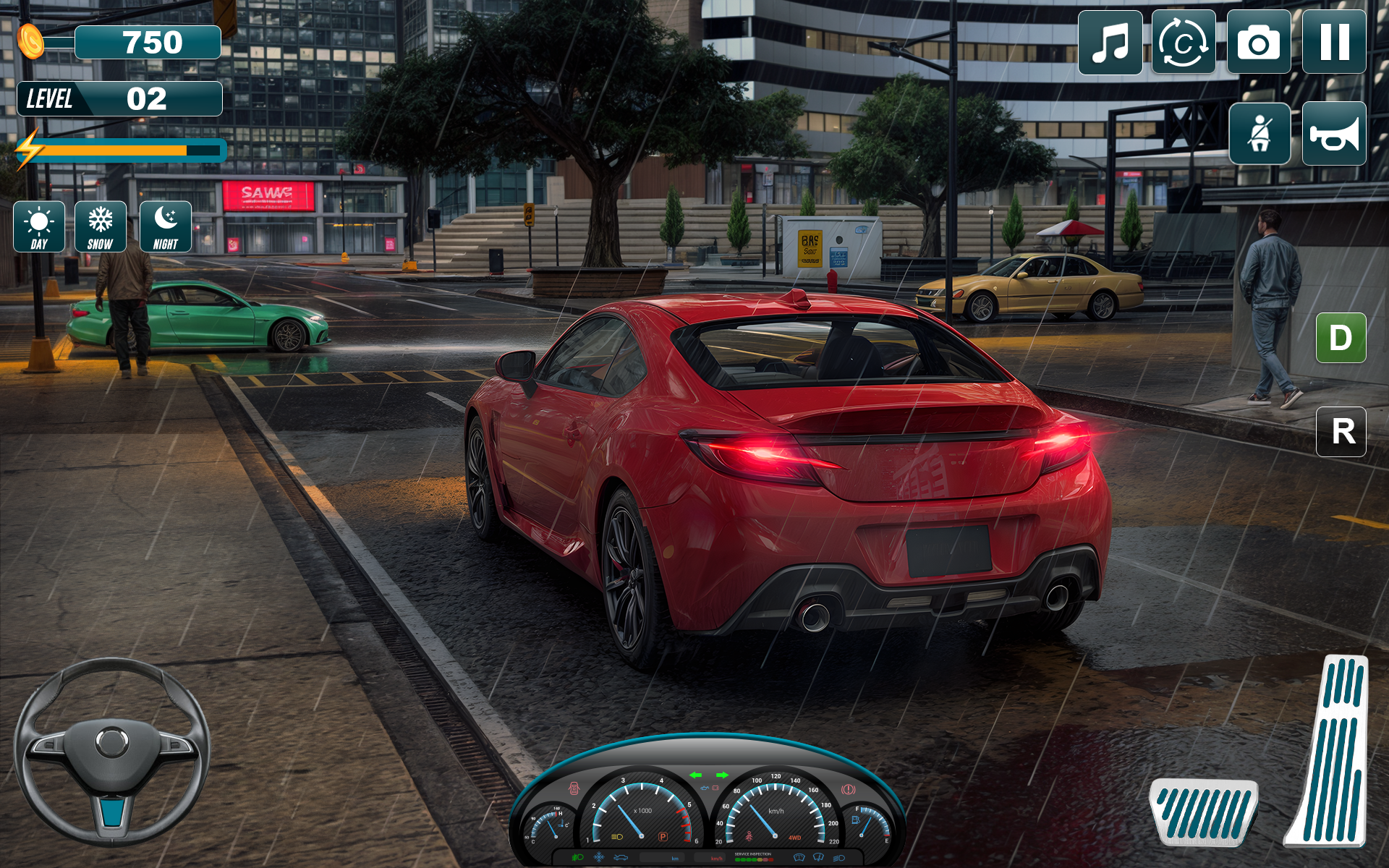Honk using the horn icon
The width and height of the screenshot is (1389, 868).
tap(1334, 135)
